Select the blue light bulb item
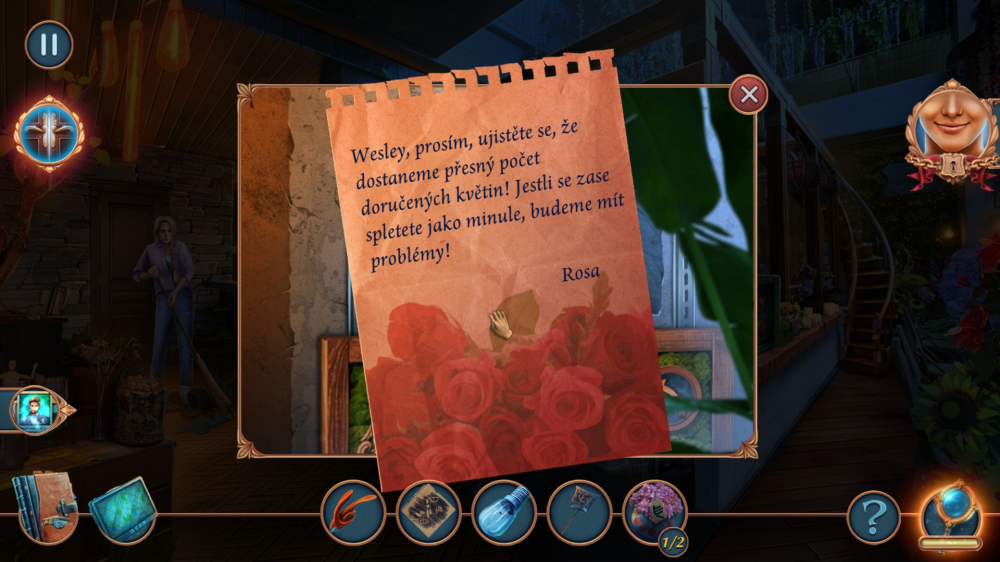This screenshot has height=562, width=1000. point(504,514)
